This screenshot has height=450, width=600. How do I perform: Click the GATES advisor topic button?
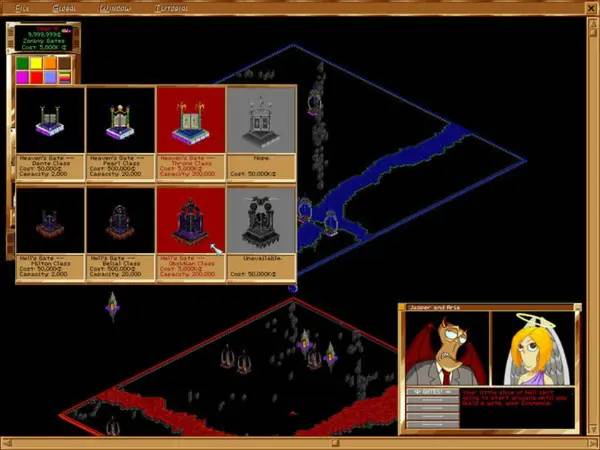tap(431, 392)
